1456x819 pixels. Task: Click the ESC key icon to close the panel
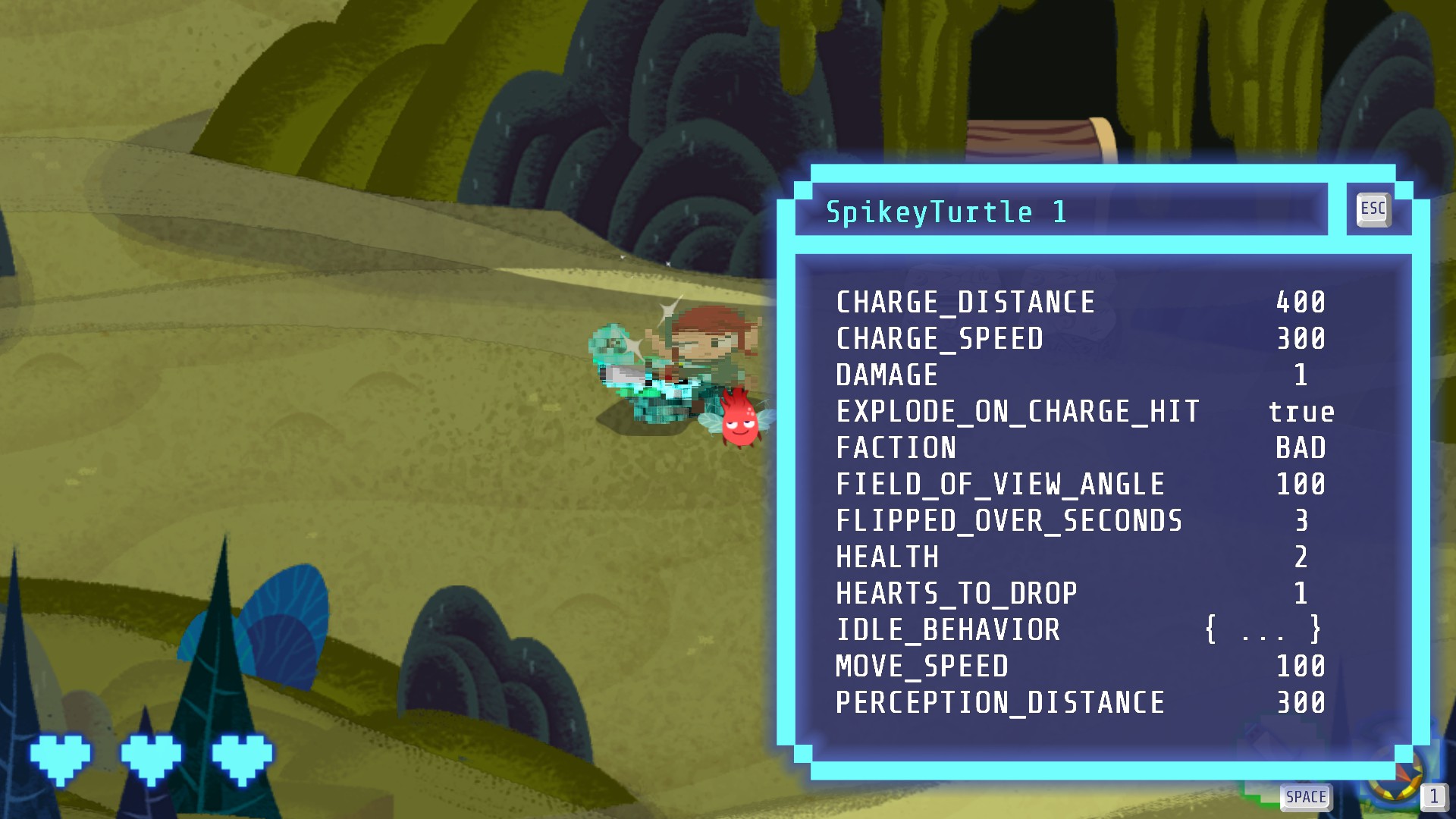coord(1373,209)
